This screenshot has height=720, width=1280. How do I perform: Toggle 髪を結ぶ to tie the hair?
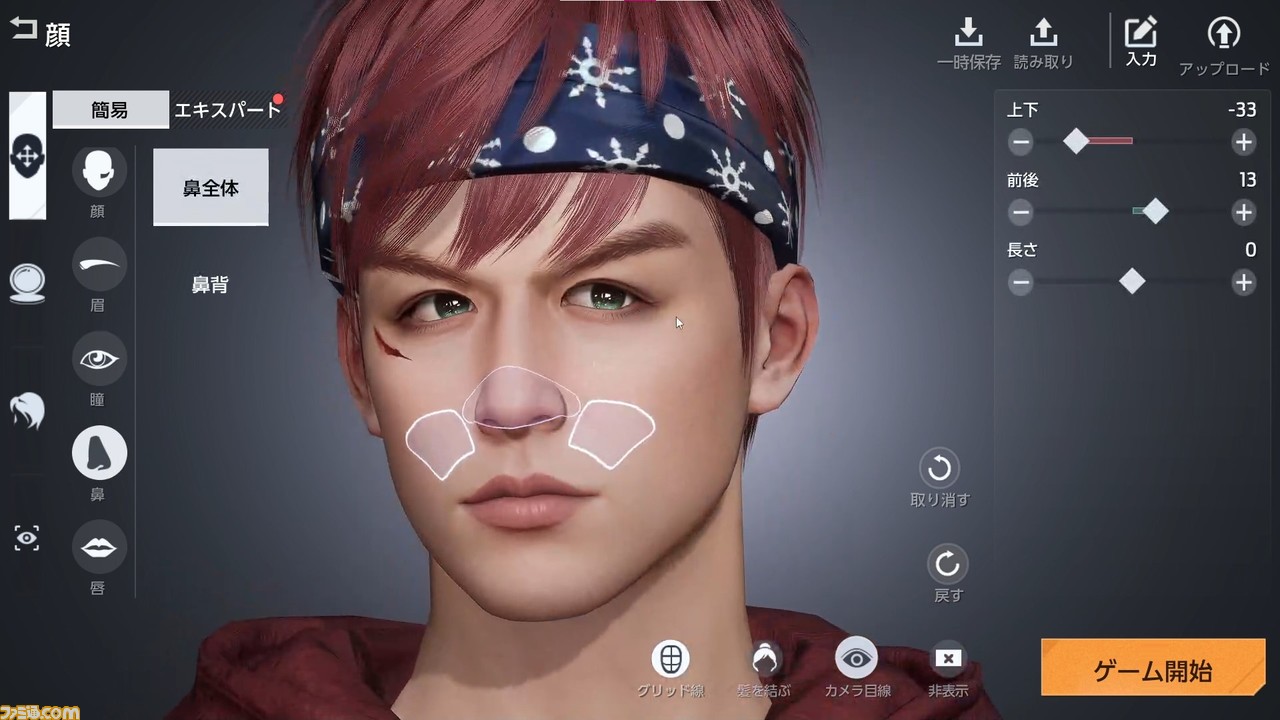764,659
